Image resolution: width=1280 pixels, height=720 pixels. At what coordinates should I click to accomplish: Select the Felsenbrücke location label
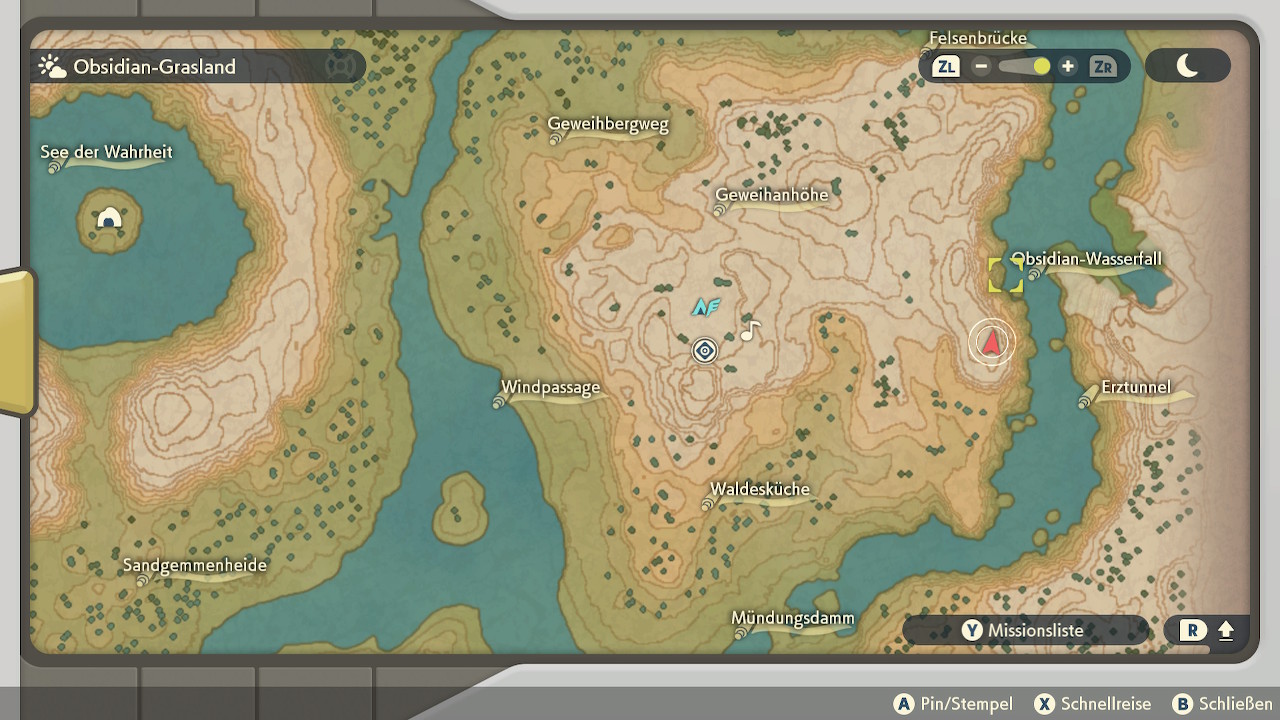click(978, 39)
